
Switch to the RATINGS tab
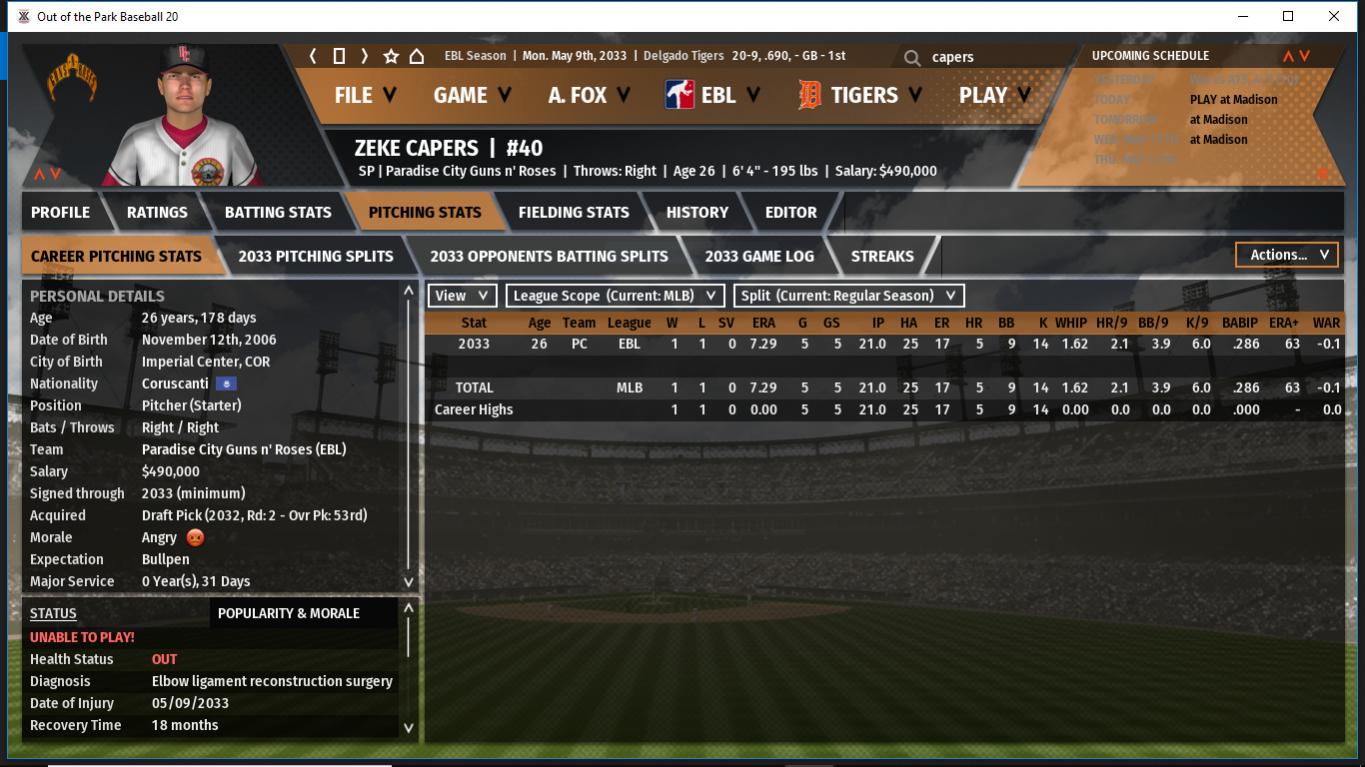pyautogui.click(x=157, y=212)
